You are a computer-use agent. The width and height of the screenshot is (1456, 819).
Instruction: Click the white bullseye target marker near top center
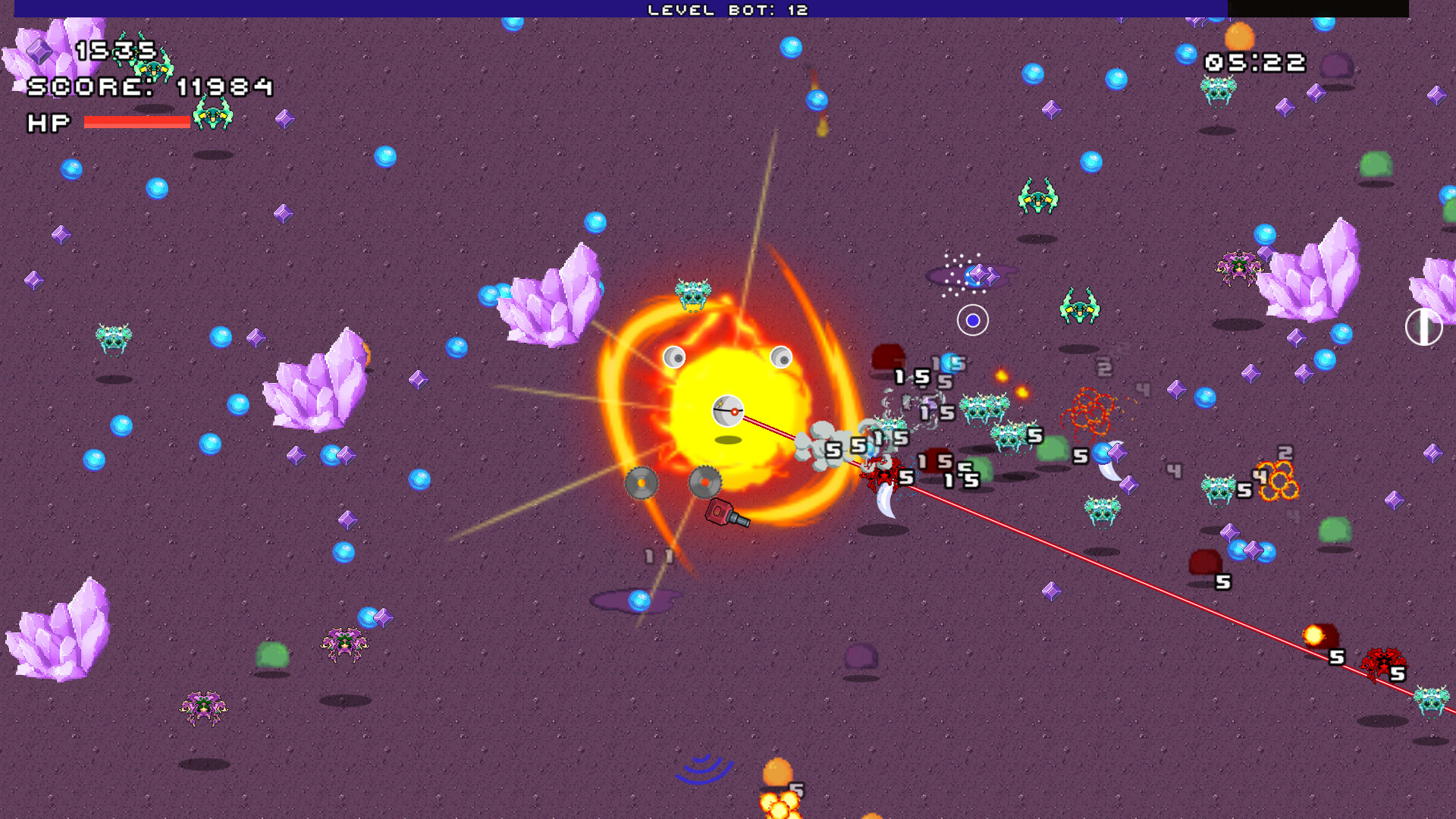(x=973, y=320)
